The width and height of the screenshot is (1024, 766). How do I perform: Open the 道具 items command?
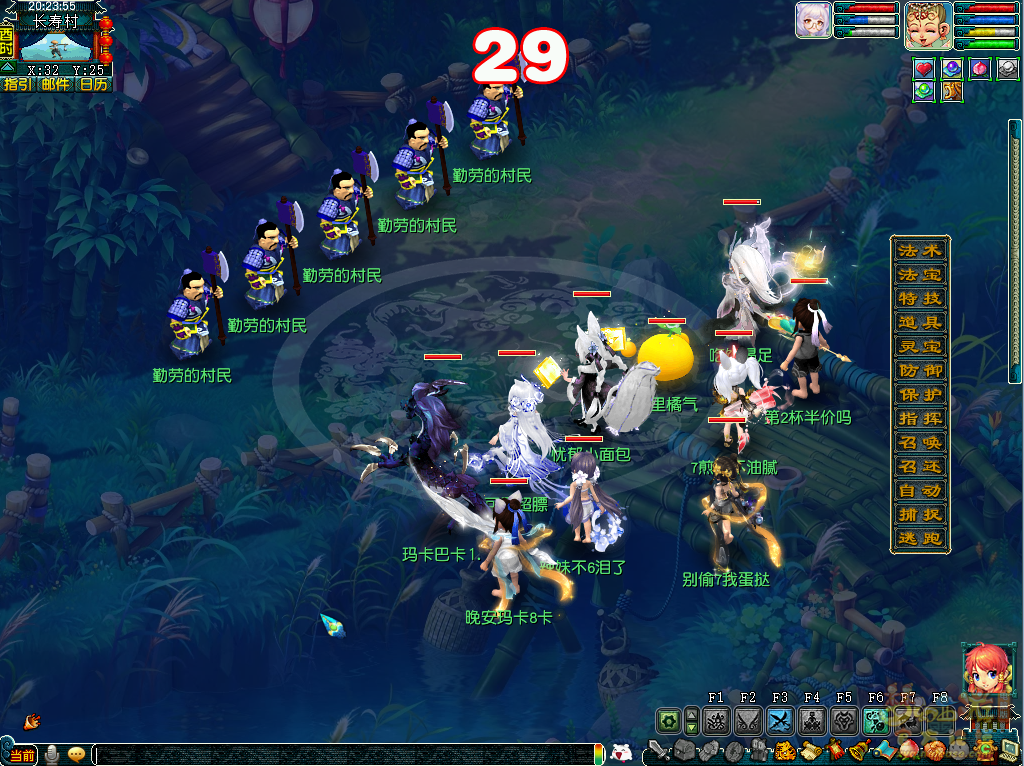(x=920, y=322)
